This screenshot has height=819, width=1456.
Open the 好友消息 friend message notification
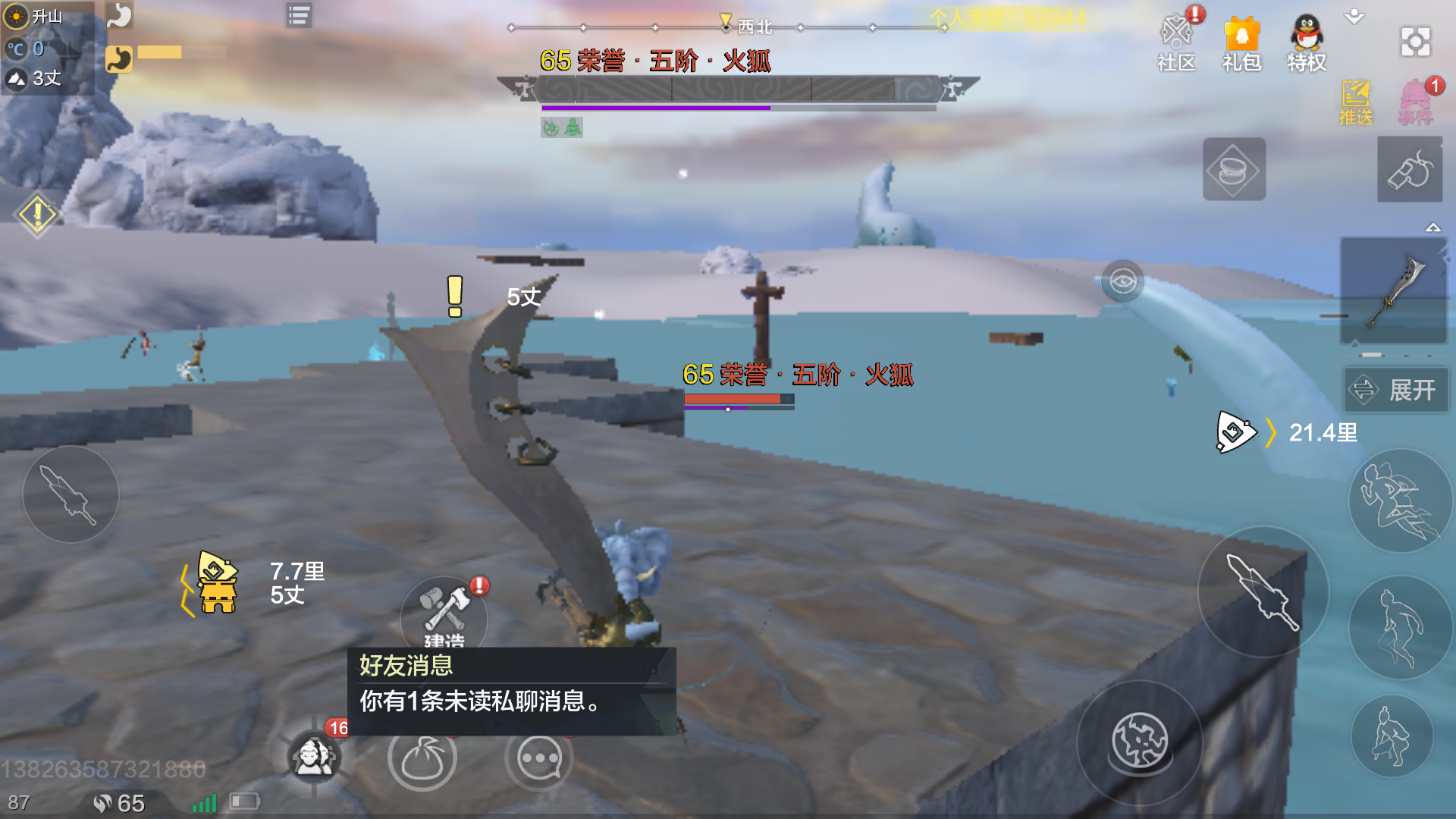point(512,683)
